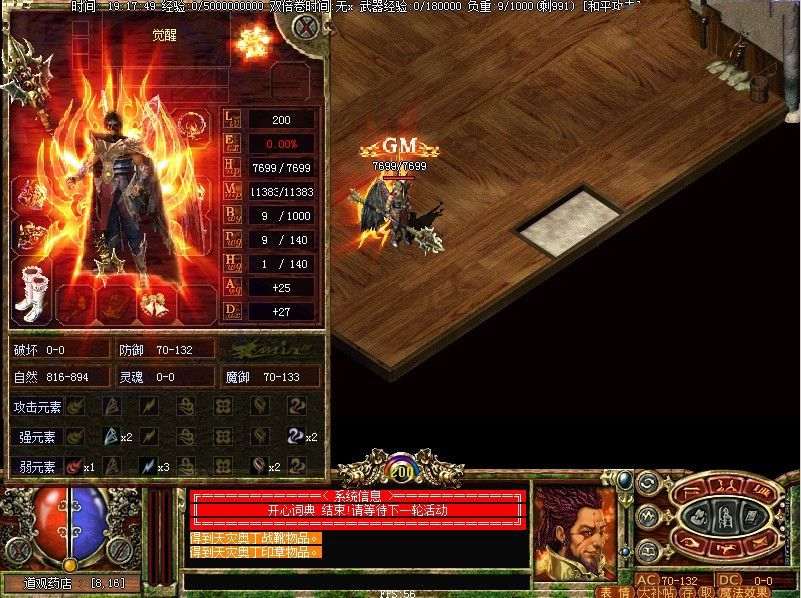Click the chat input box below the system messages
This screenshot has width=801, height=598.
(x=355, y=581)
